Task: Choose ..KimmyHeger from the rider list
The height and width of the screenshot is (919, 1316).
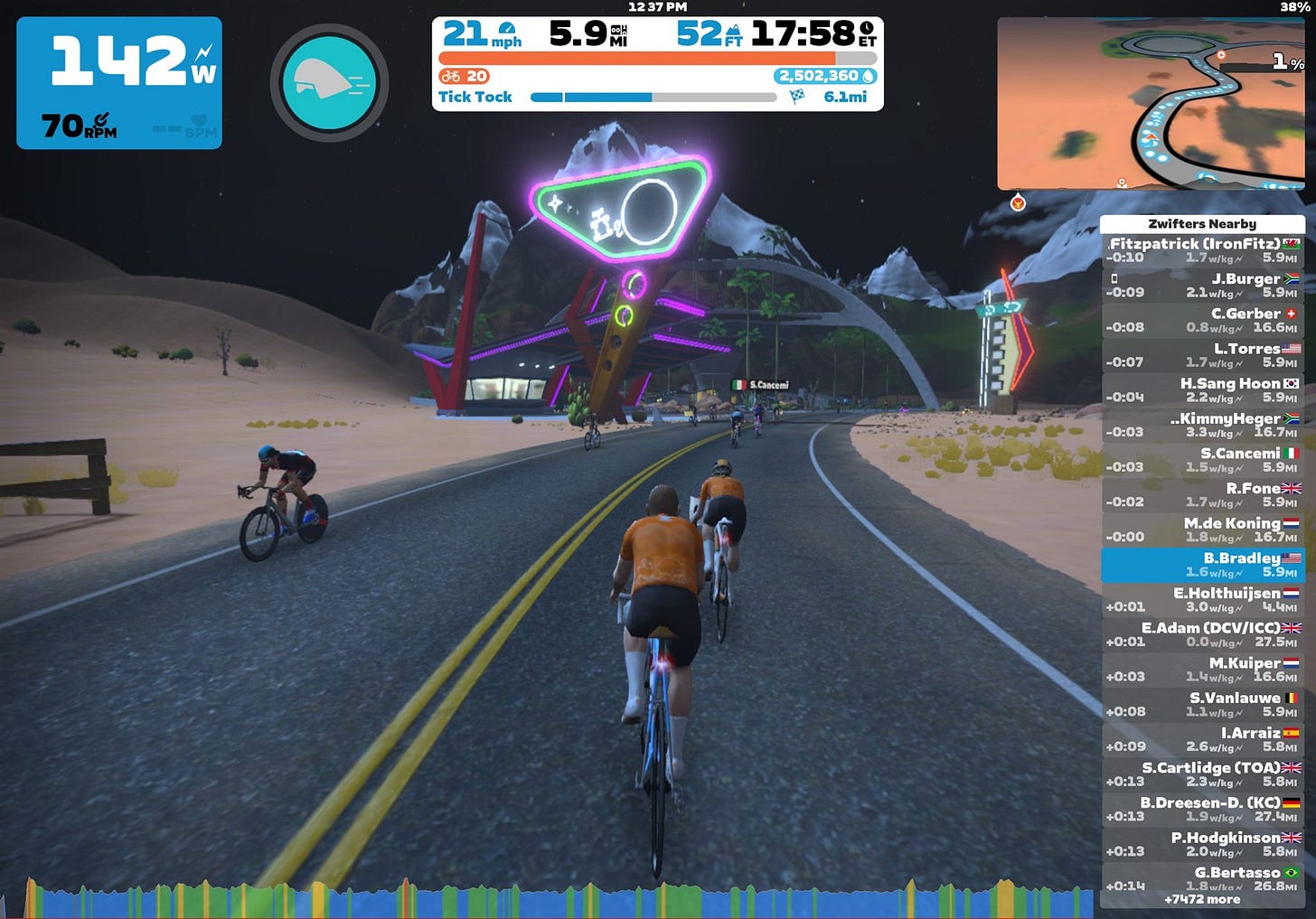Action: (1202, 426)
